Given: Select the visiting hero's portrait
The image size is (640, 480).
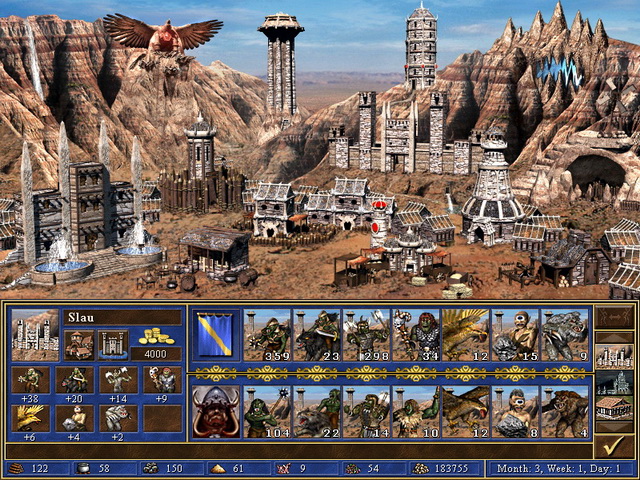Looking at the screenshot, I should click(216, 412).
